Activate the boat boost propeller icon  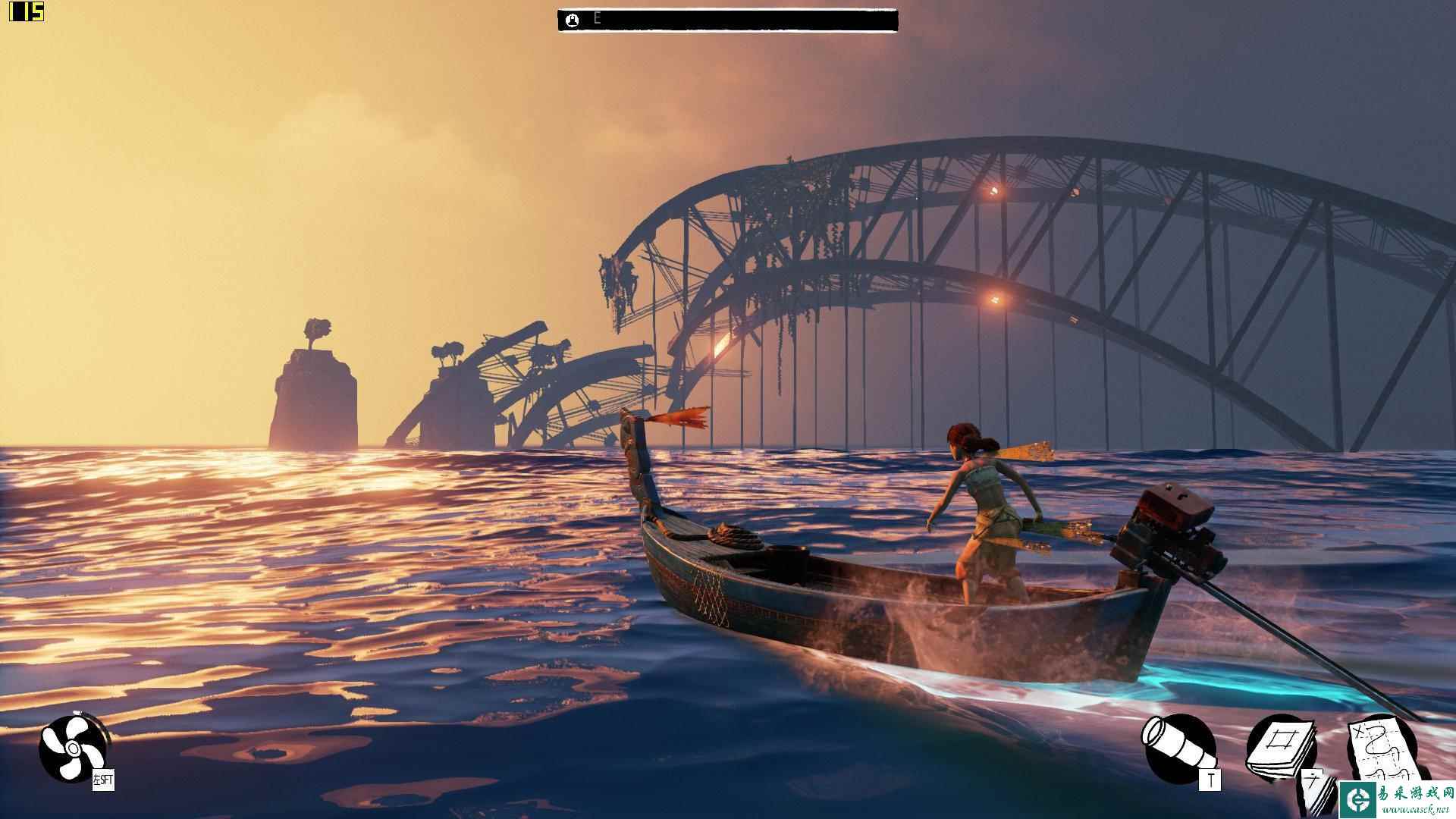[71, 748]
